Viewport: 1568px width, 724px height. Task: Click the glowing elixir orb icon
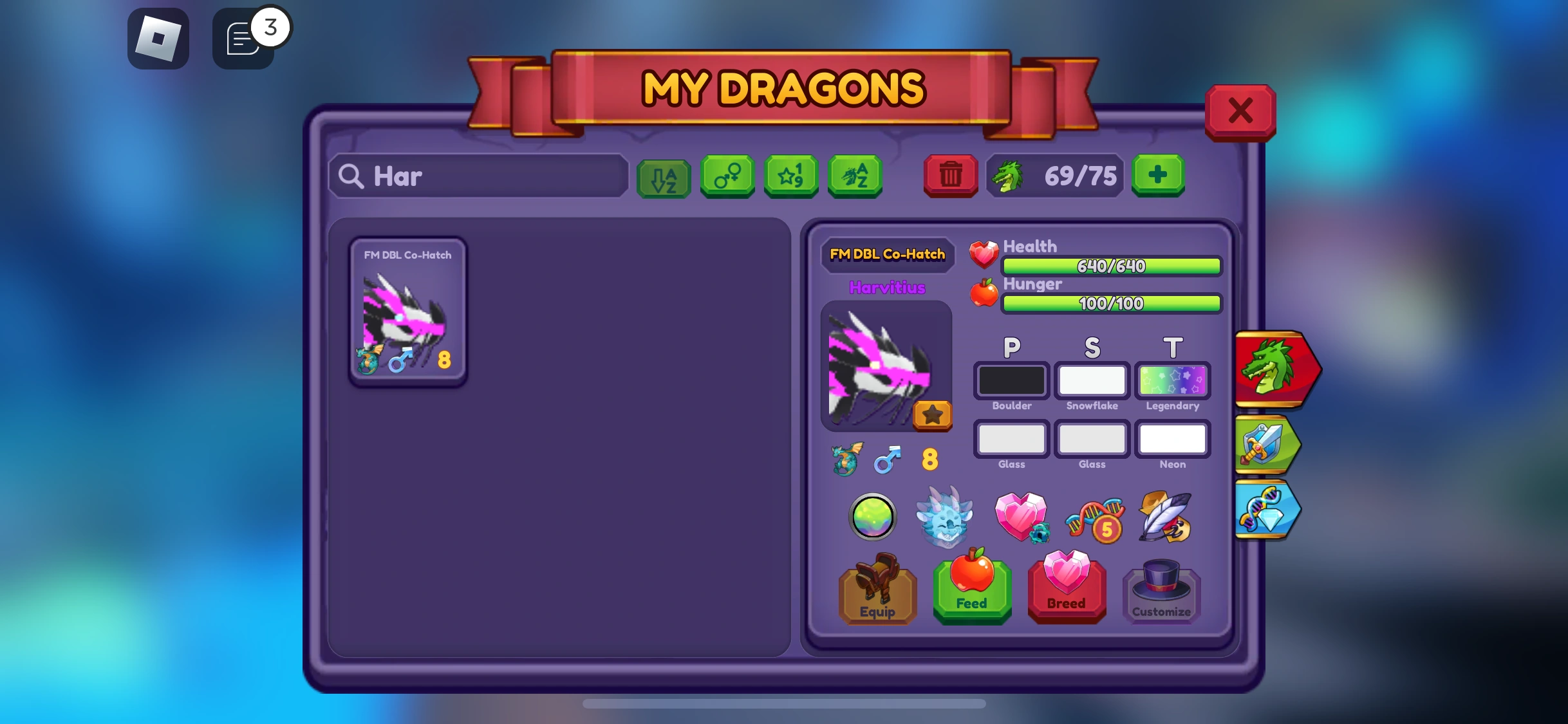pyautogui.click(x=872, y=517)
